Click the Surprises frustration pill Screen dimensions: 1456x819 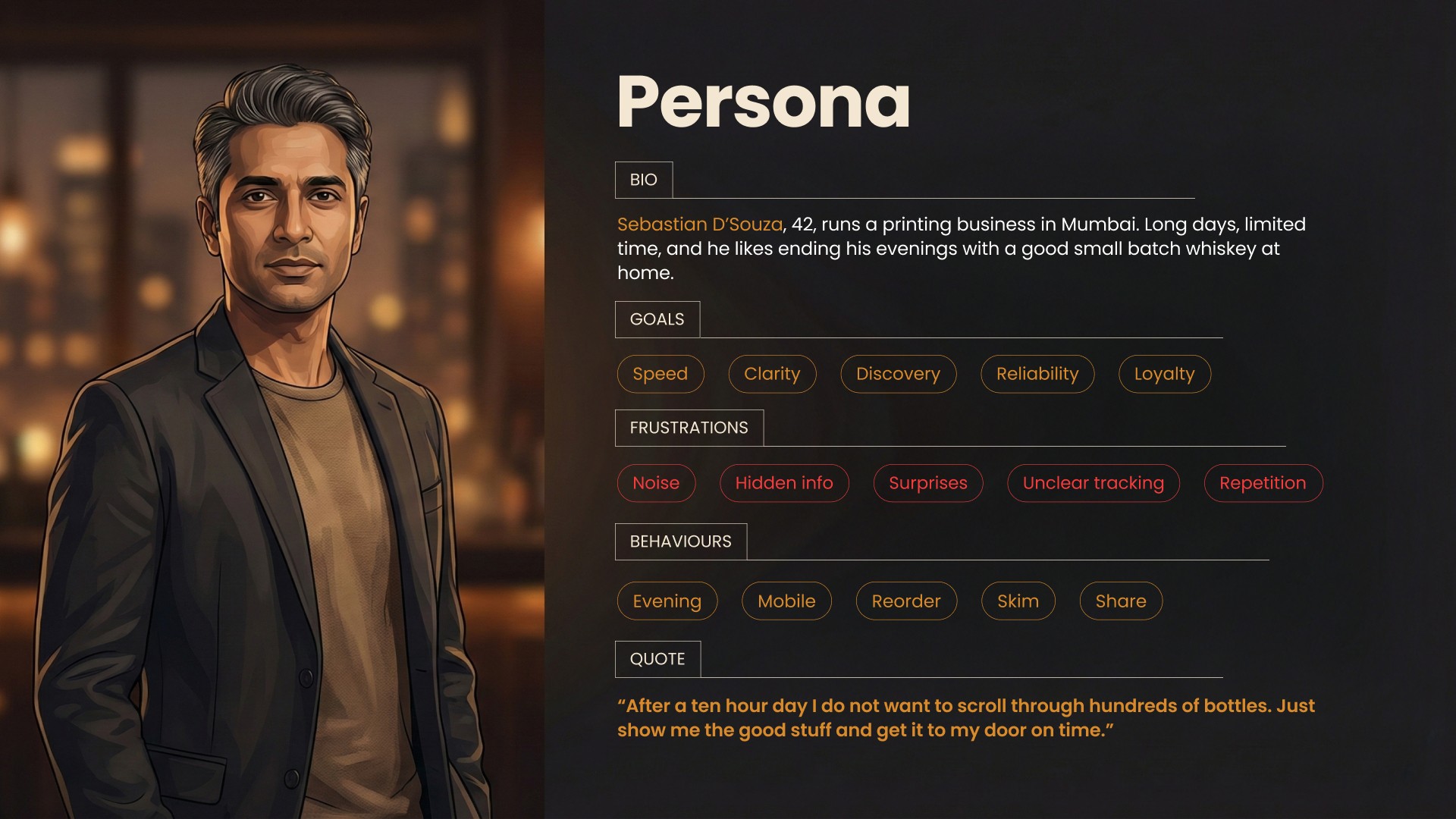point(927,483)
